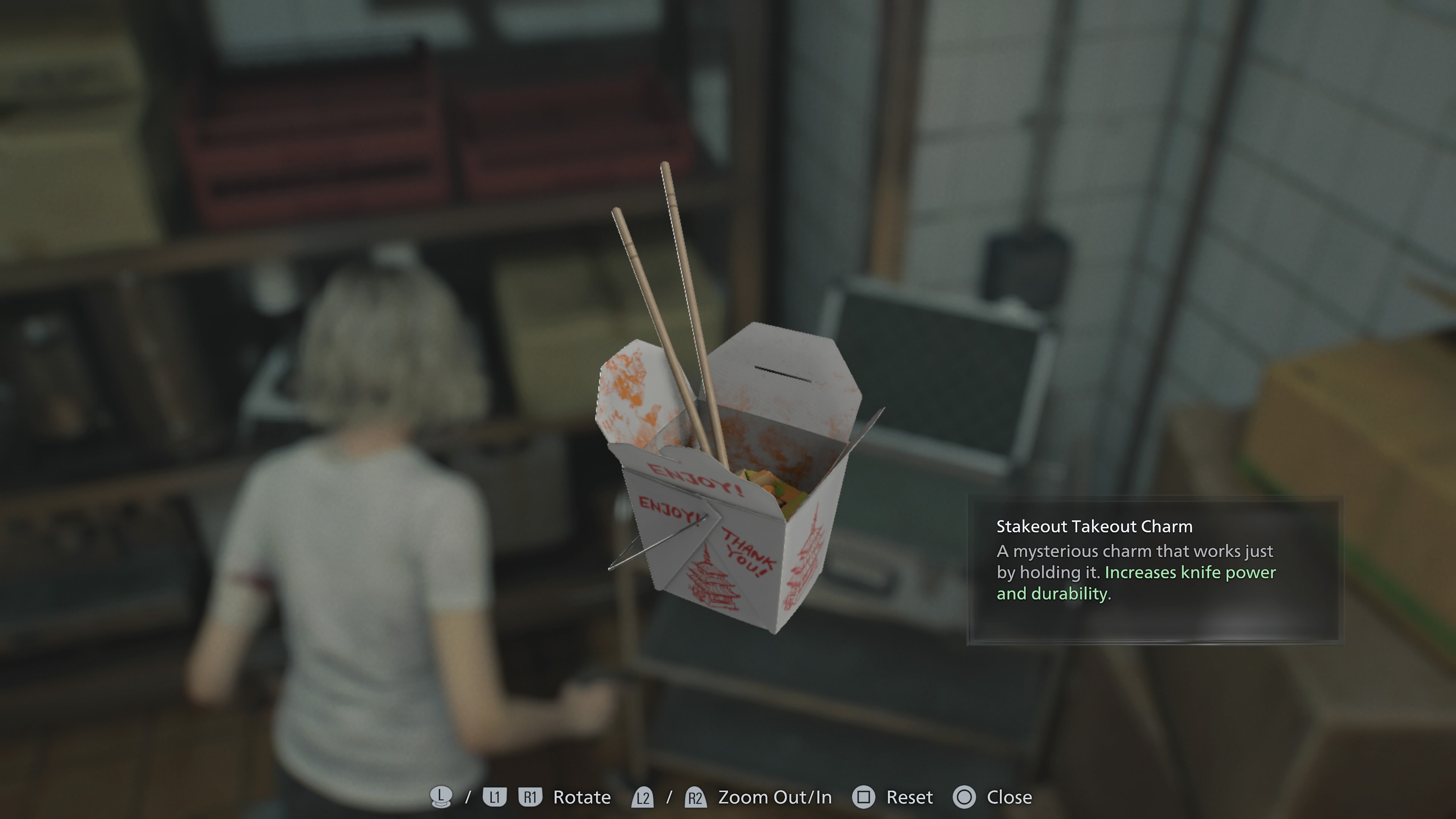Click the slash separator between L2 and R2
Image resolution: width=1456 pixels, height=819 pixels.
pyautogui.click(x=669, y=797)
